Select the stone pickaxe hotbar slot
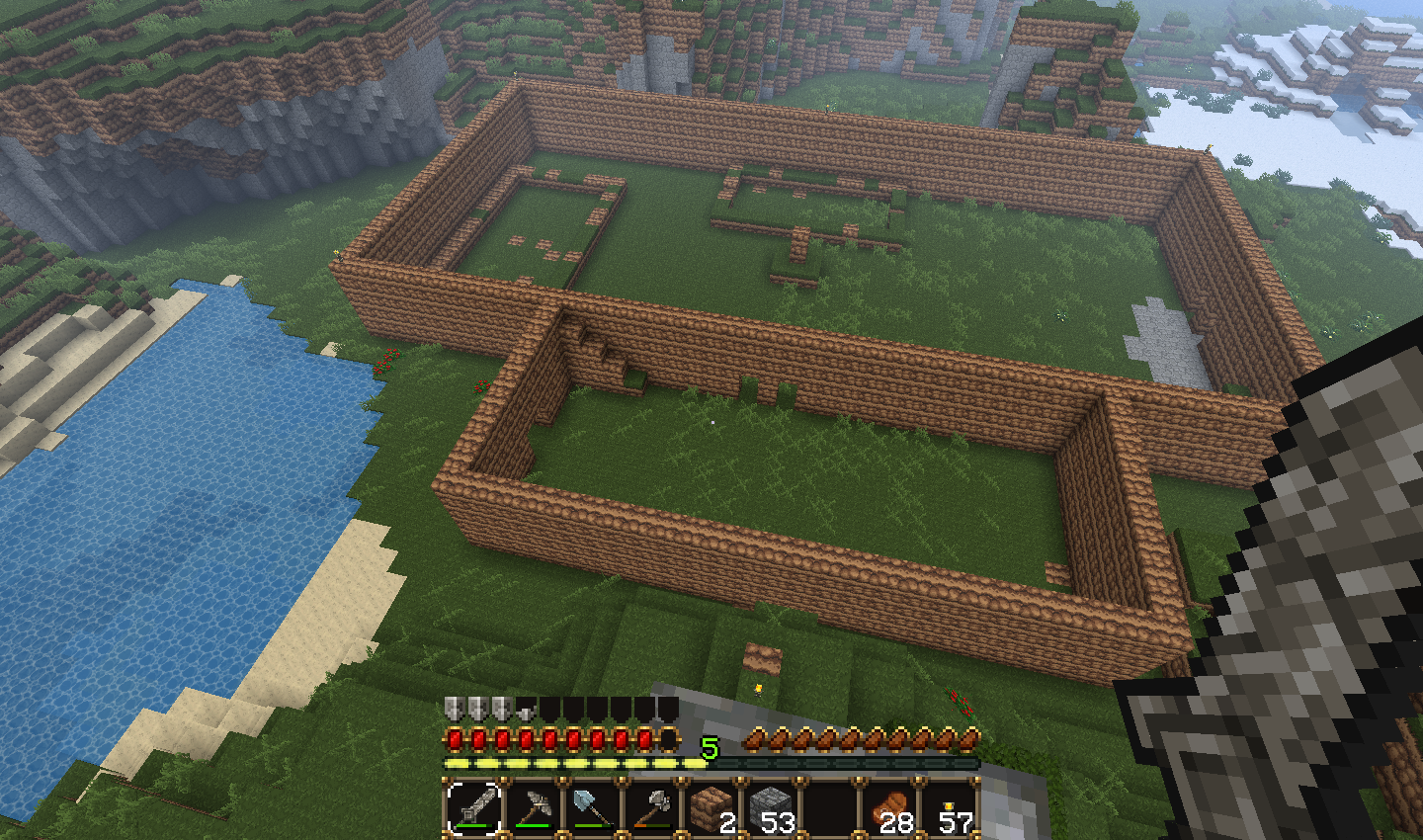This screenshot has height=840, width=1423. tap(534, 807)
